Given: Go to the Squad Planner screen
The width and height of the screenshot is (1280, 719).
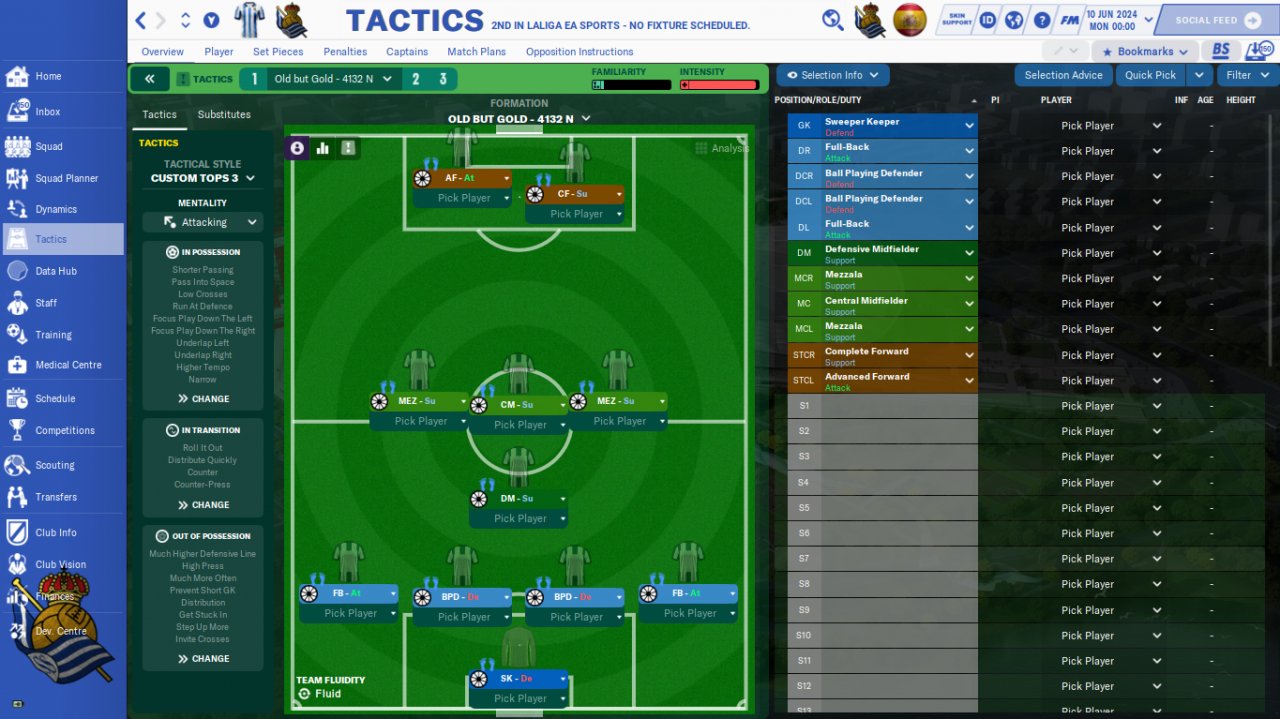Looking at the screenshot, I should click(66, 178).
